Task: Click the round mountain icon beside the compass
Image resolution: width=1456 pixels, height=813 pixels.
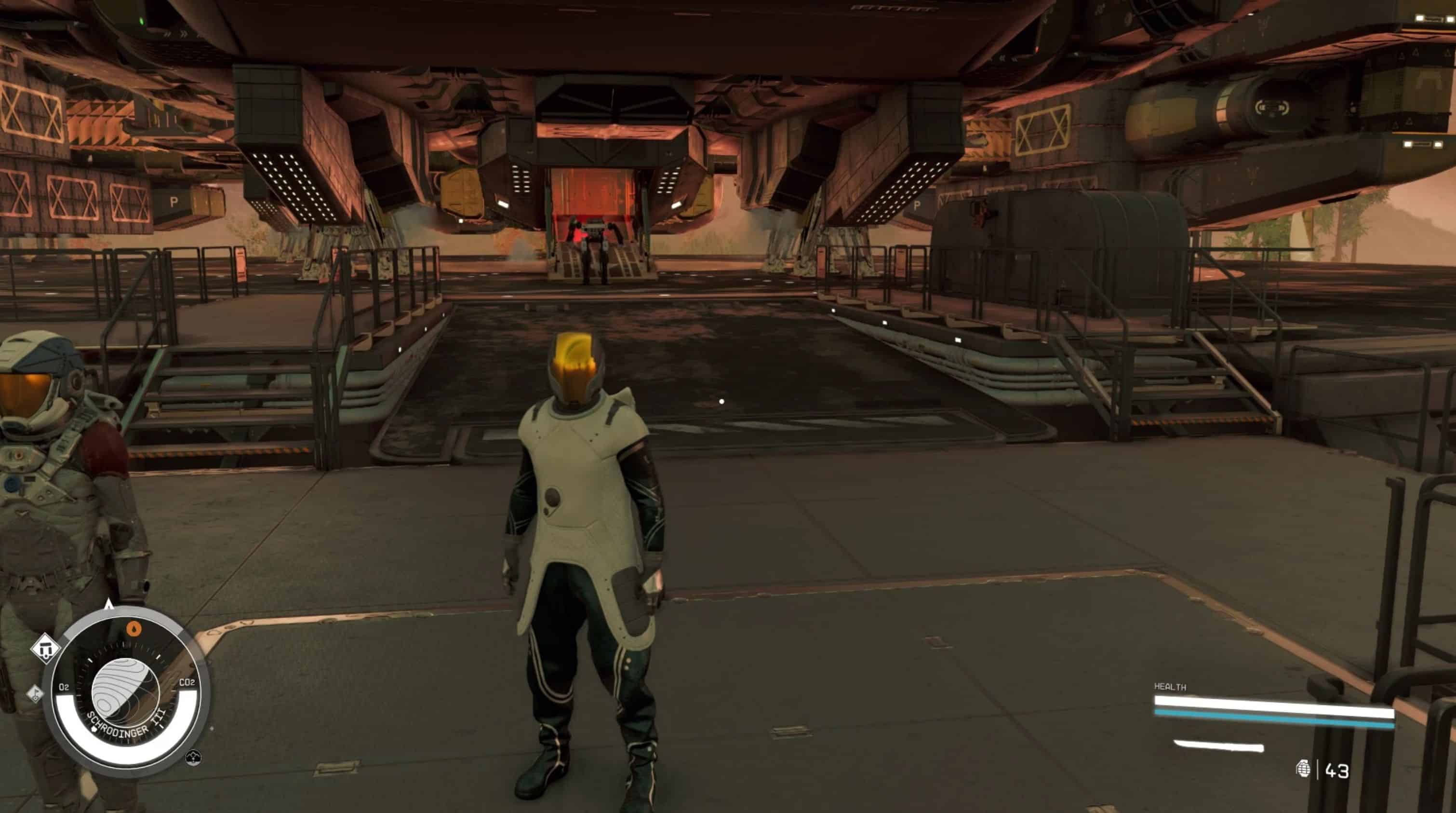Action: (193, 757)
